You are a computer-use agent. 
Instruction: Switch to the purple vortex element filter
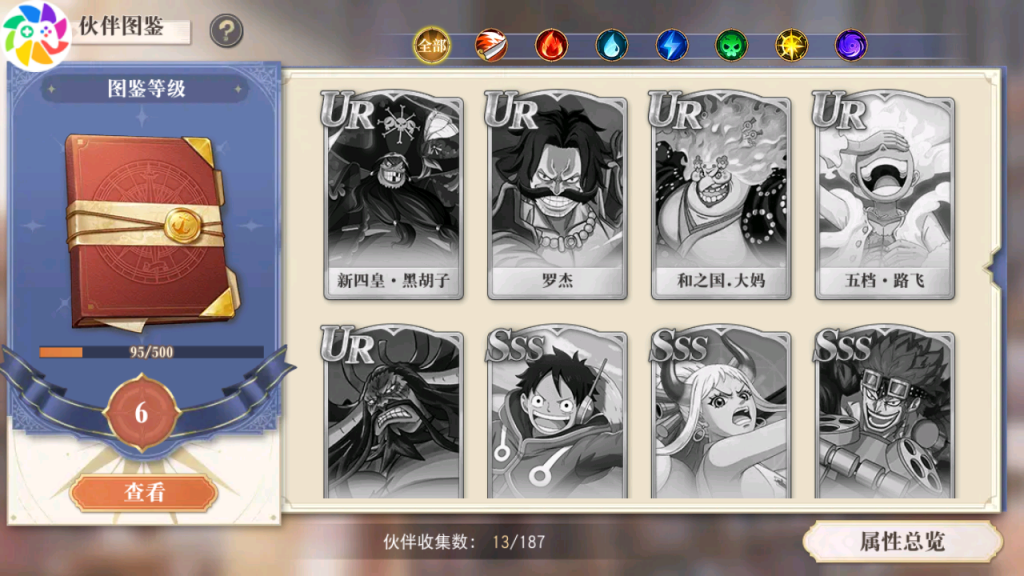pyautogui.click(x=851, y=45)
